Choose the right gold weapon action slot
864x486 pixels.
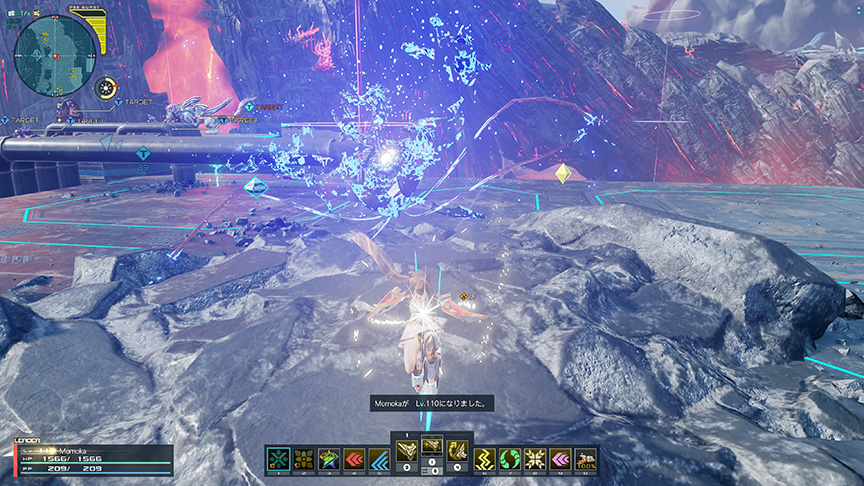458,450
